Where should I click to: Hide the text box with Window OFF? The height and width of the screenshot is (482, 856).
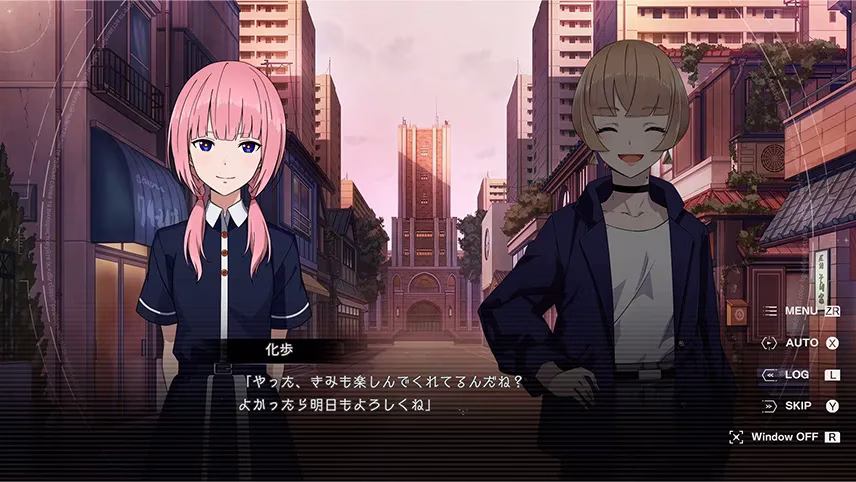[x=785, y=437]
